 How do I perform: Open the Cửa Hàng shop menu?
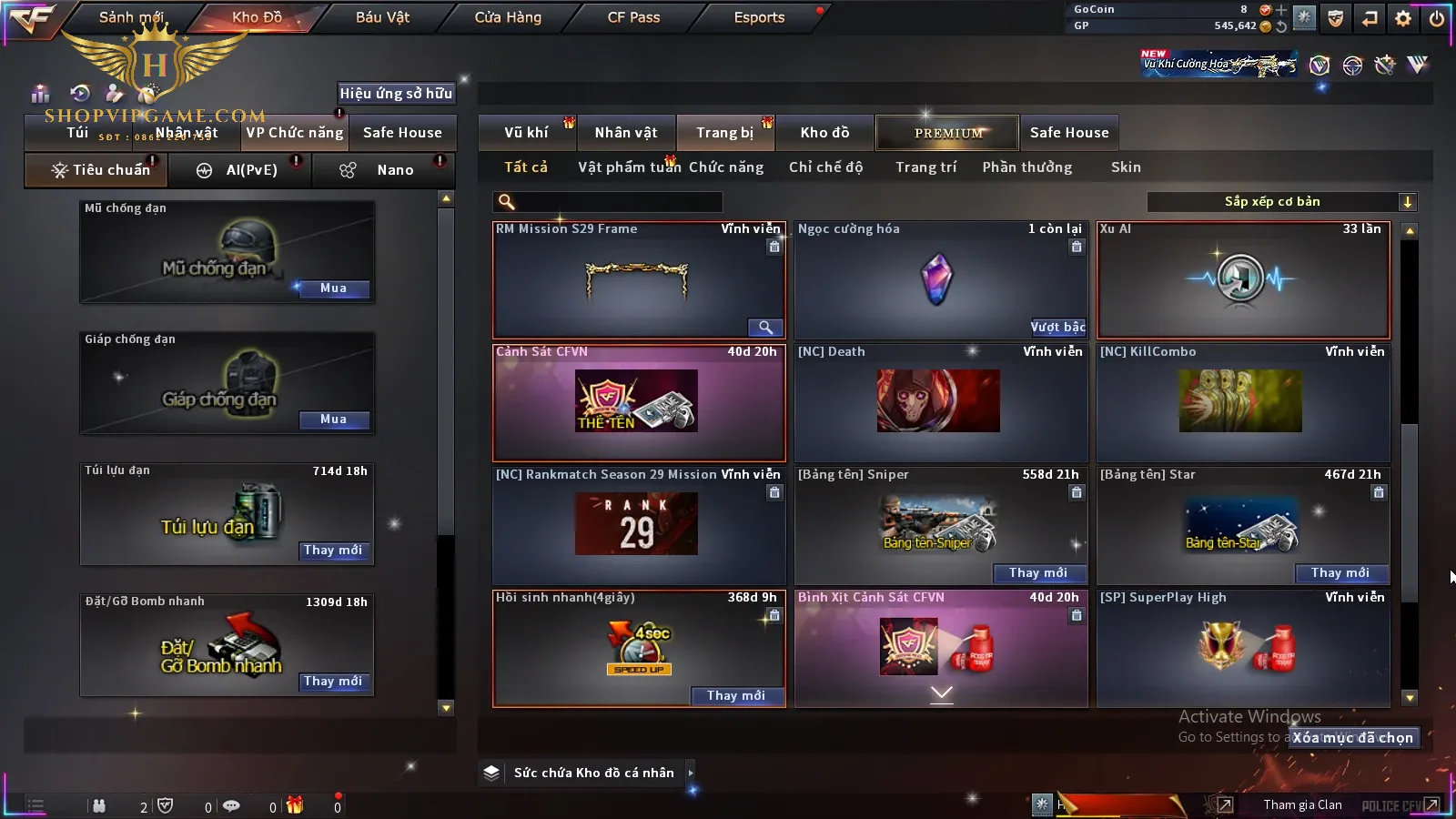[x=508, y=17]
